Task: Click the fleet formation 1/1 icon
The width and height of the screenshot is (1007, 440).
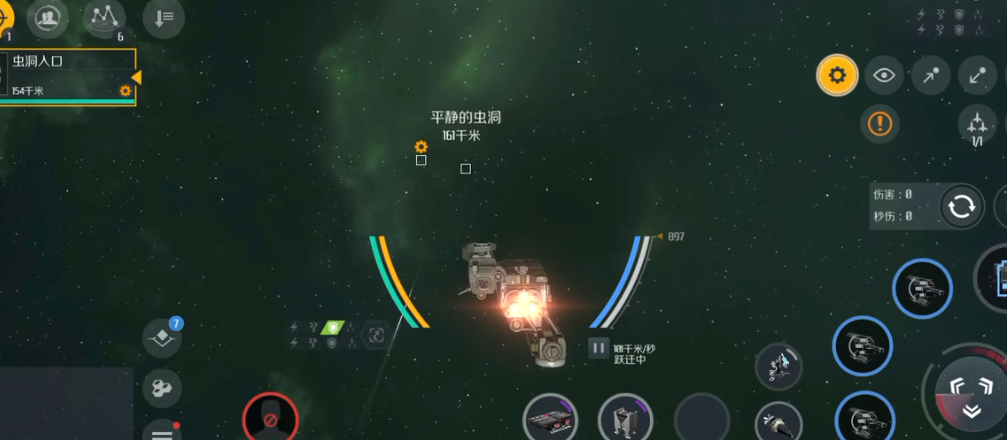Action: pyautogui.click(x=977, y=126)
